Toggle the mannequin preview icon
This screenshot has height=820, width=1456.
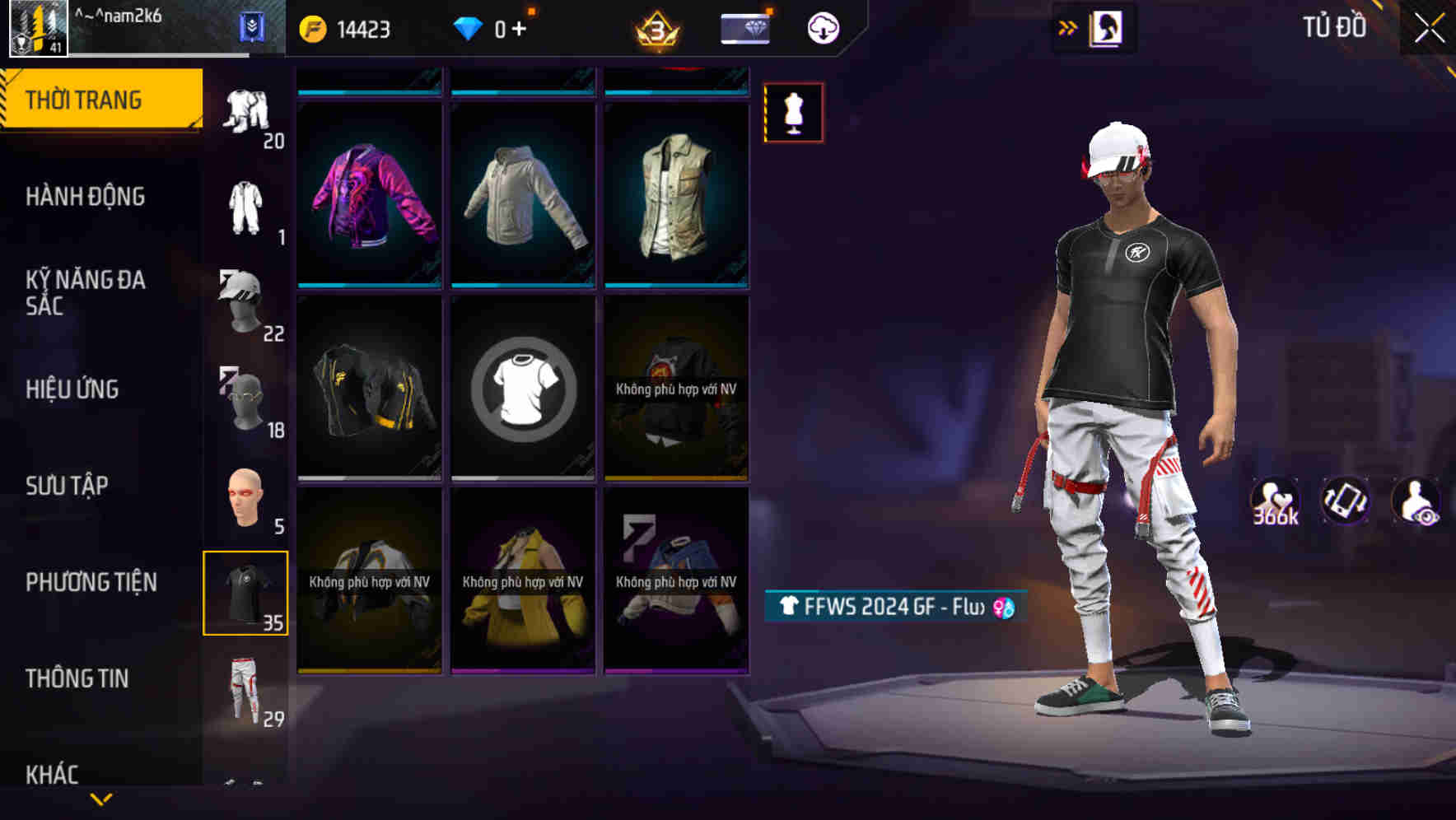tap(793, 113)
